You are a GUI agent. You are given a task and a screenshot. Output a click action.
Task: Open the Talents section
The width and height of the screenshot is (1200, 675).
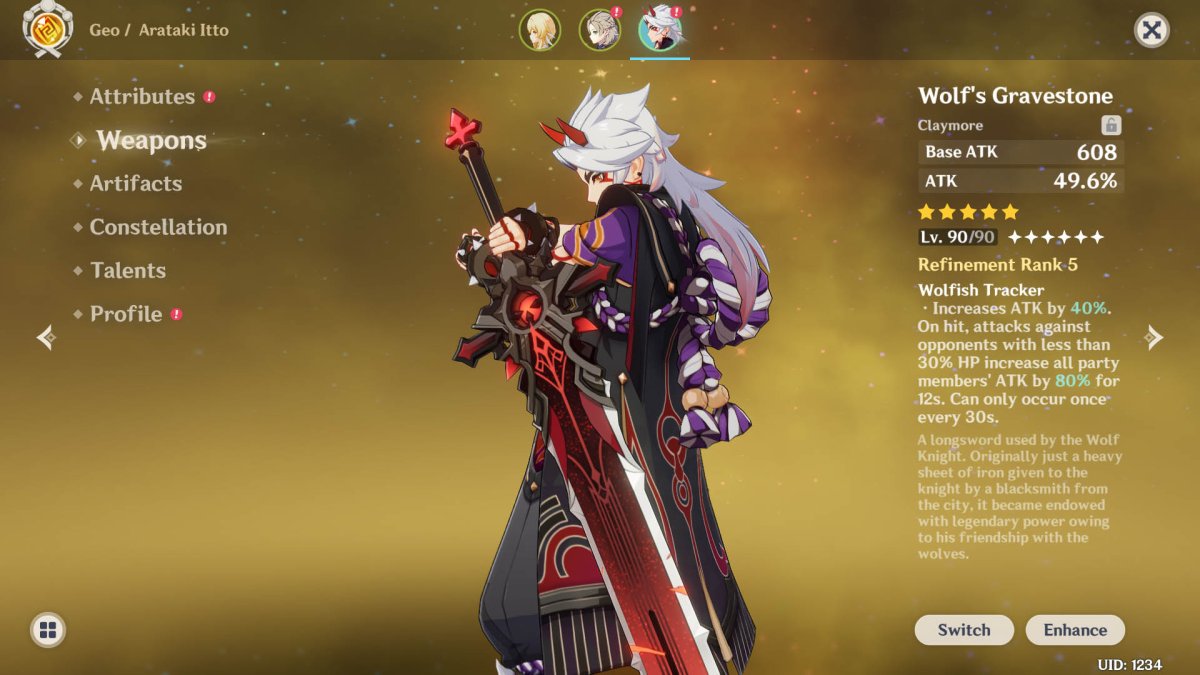point(128,271)
